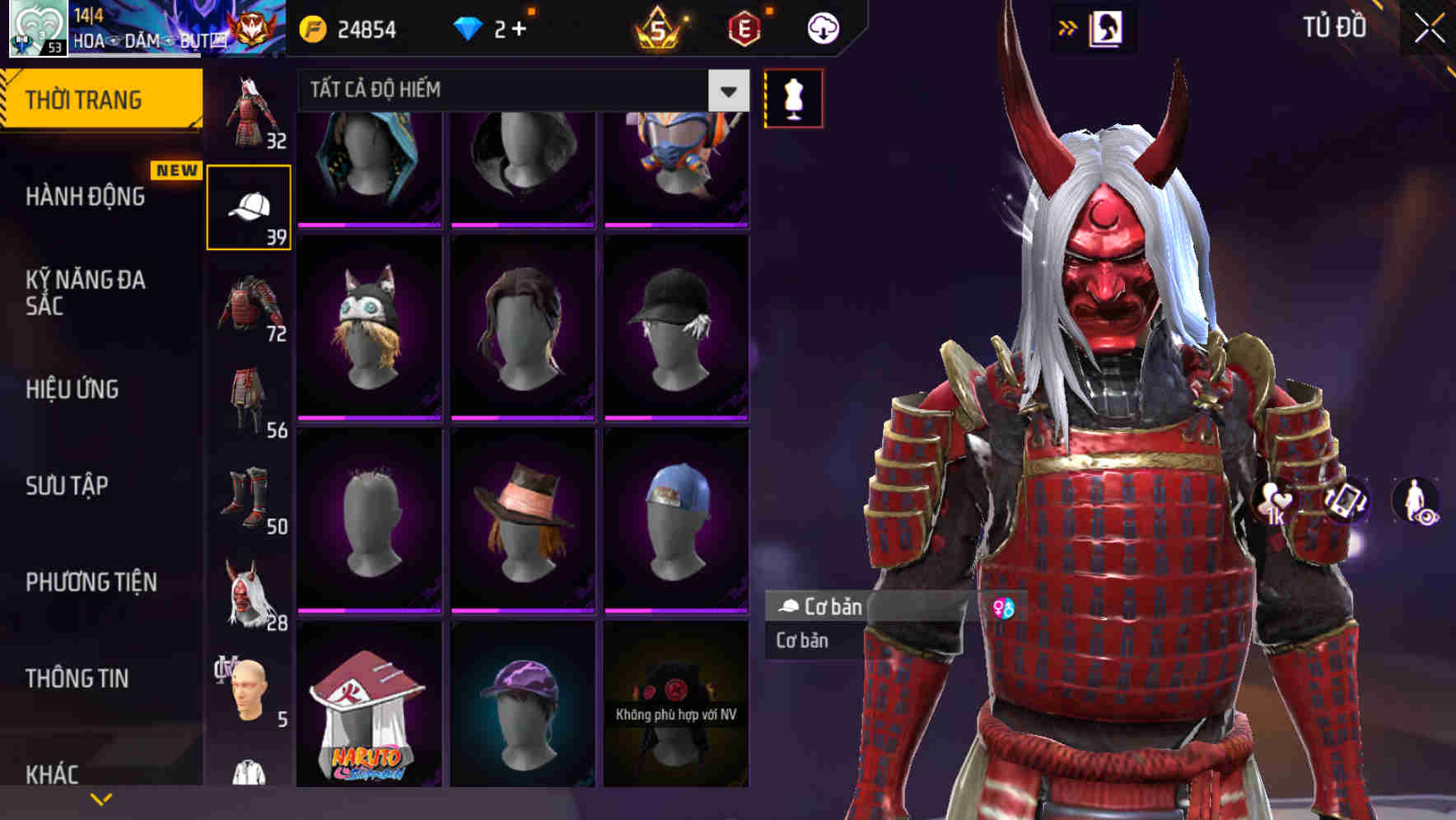Open the cloud download wardrobe sync icon
This screenshot has height=820, width=1456.
tap(822, 27)
